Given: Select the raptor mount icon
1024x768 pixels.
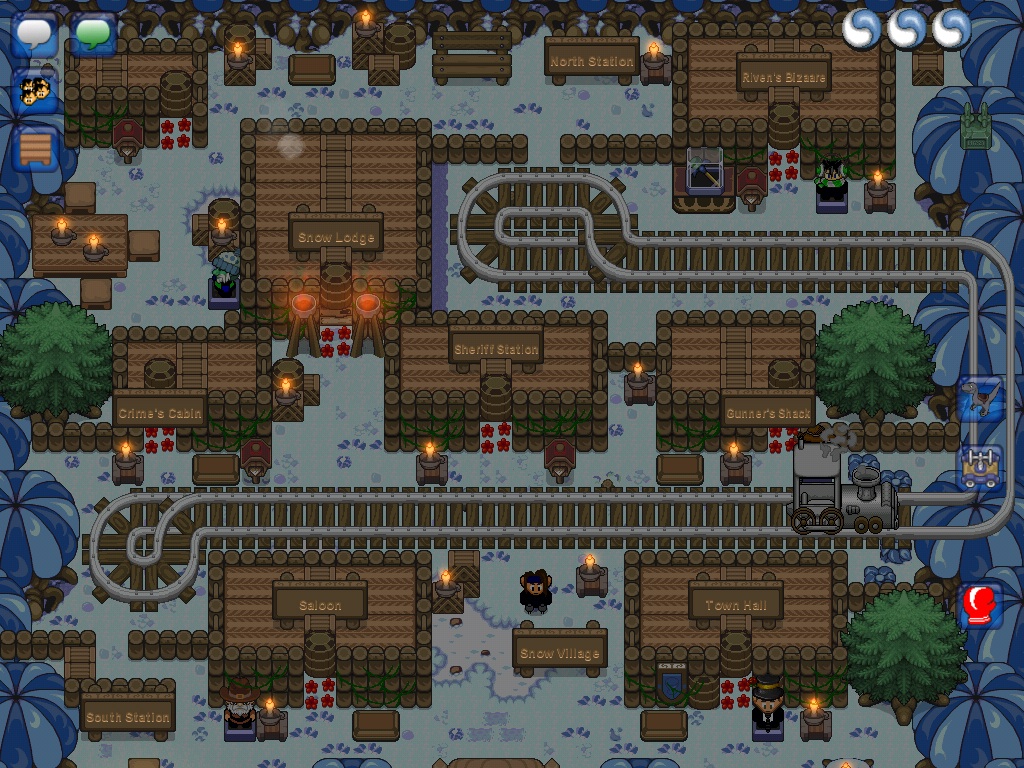Looking at the screenshot, I should pyautogui.click(x=980, y=399).
